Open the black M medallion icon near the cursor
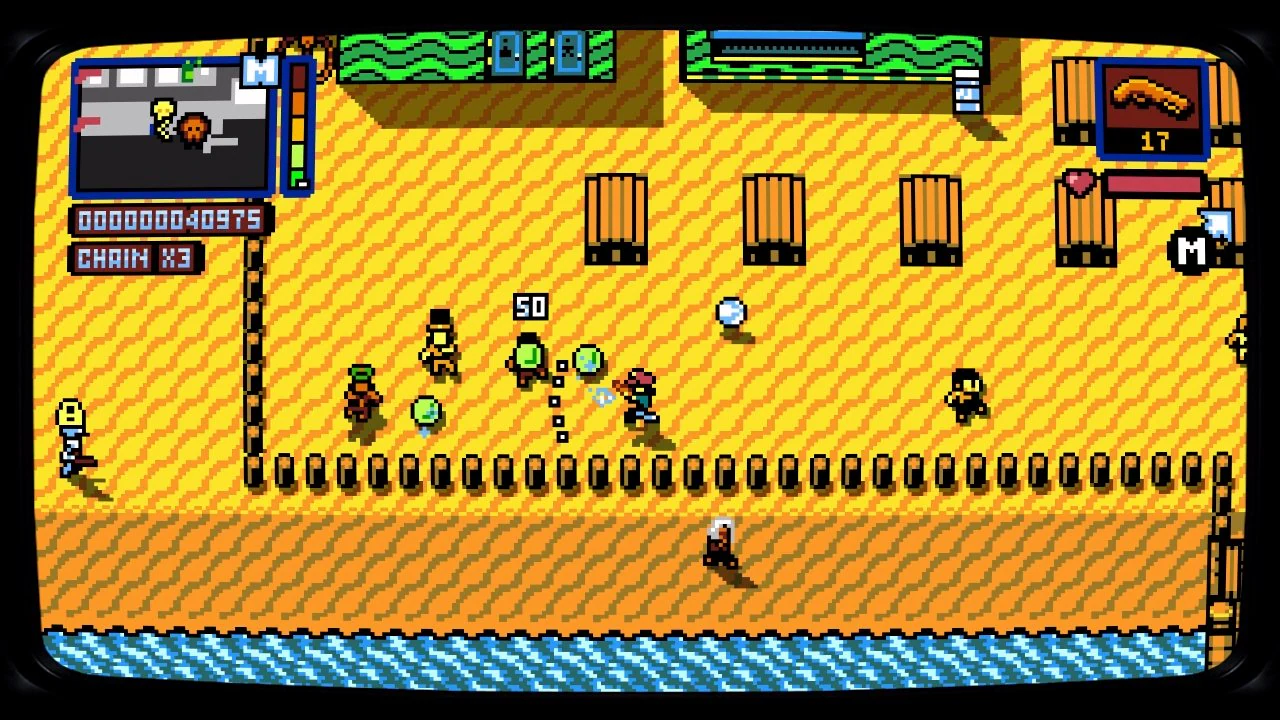The image size is (1280, 720). (x=1192, y=251)
